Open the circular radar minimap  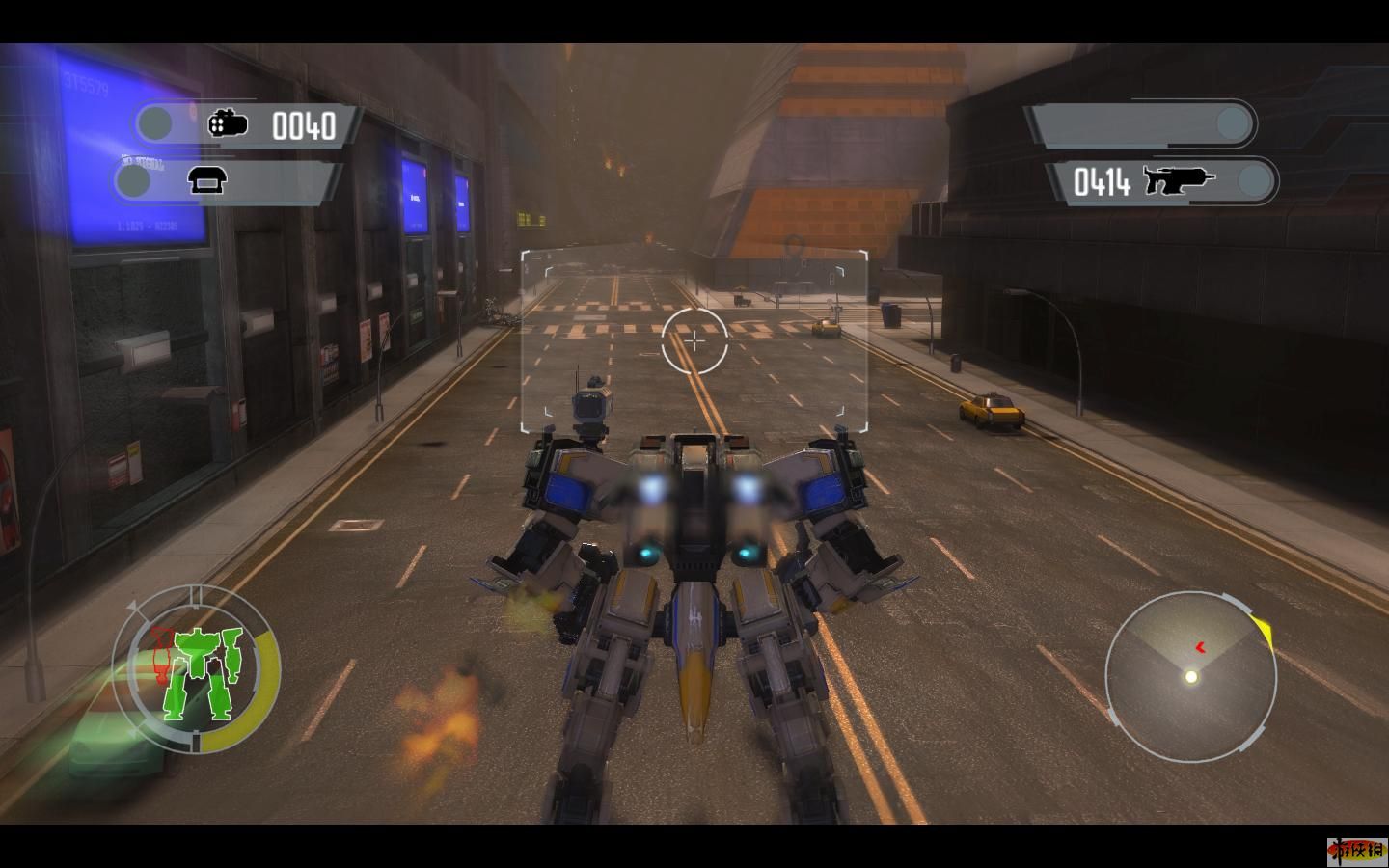[x=1190, y=675]
